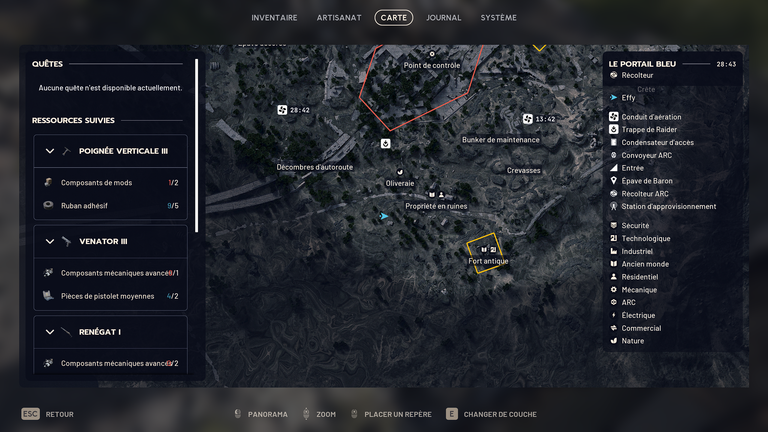
Task: Open the Système tab
Action: click(498, 18)
